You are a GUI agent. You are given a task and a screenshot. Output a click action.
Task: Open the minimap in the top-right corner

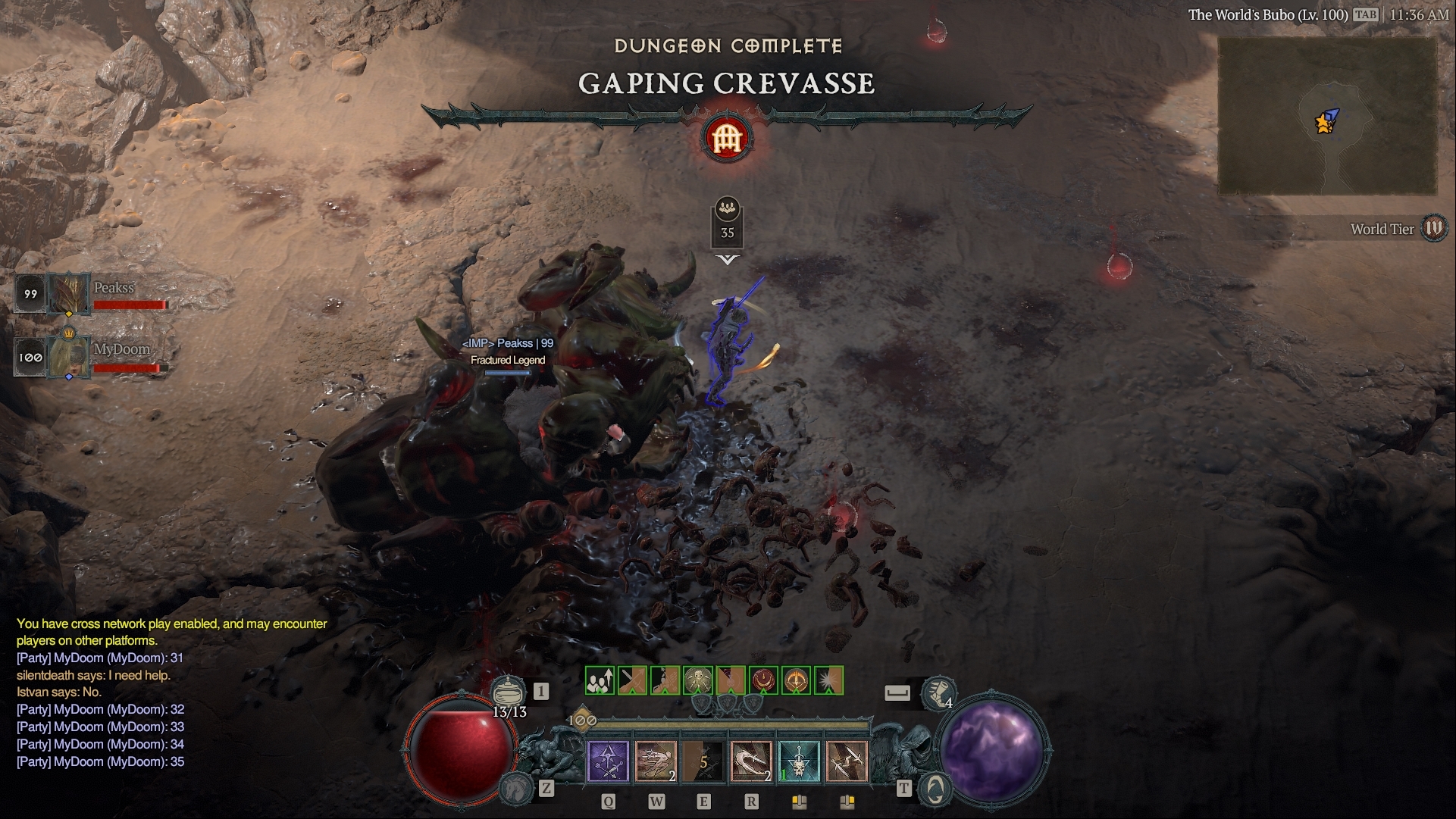pos(1327,117)
